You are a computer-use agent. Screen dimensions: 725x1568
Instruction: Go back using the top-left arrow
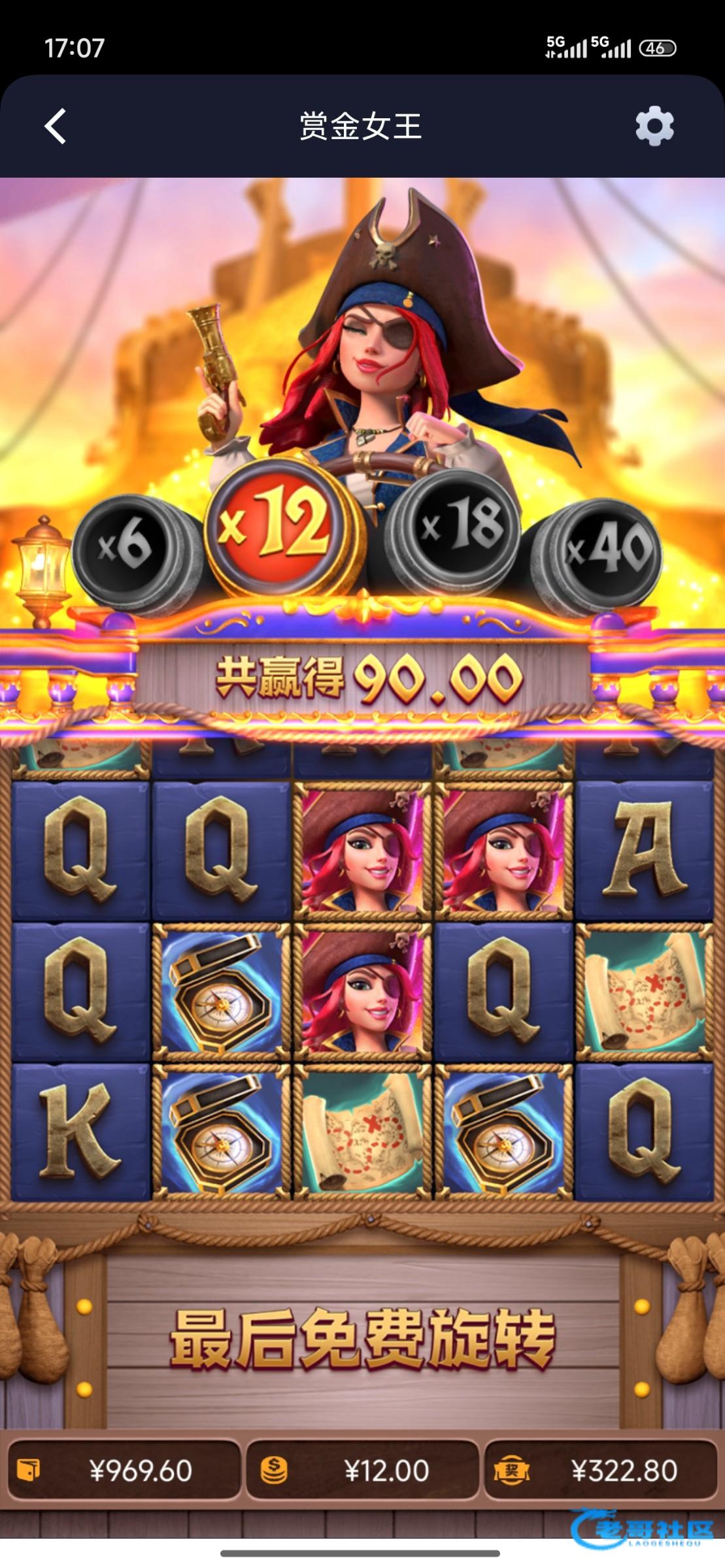pyautogui.click(x=56, y=126)
